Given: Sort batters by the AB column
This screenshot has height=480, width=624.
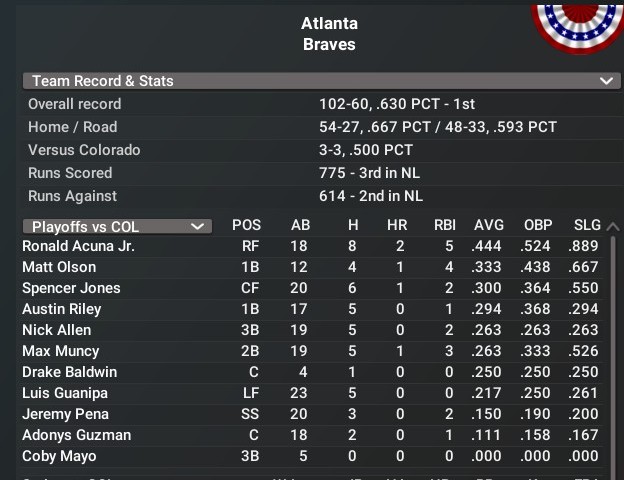Looking at the screenshot, I should pos(300,225).
